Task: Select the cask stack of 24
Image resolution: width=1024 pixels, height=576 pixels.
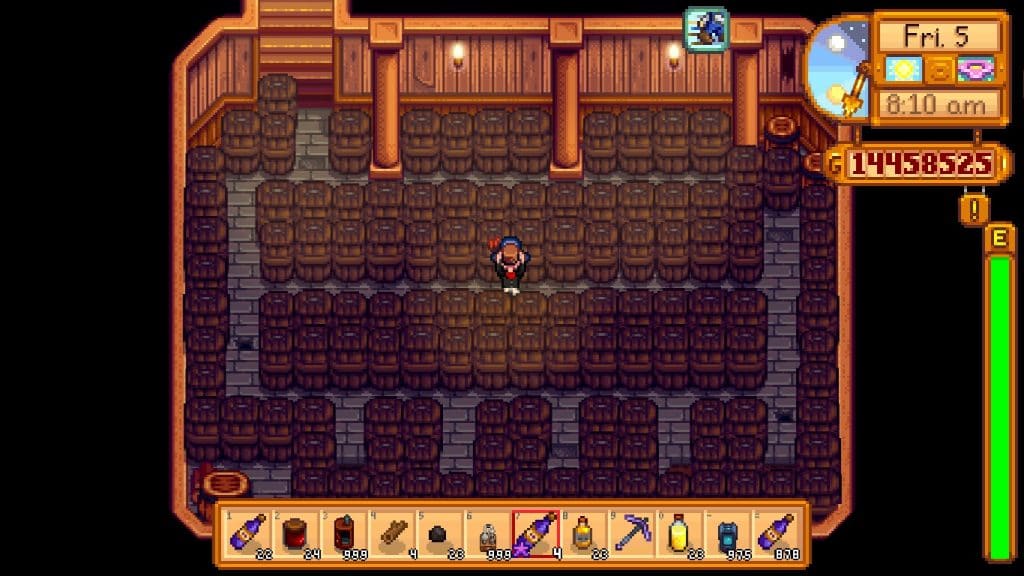Action: (293, 532)
